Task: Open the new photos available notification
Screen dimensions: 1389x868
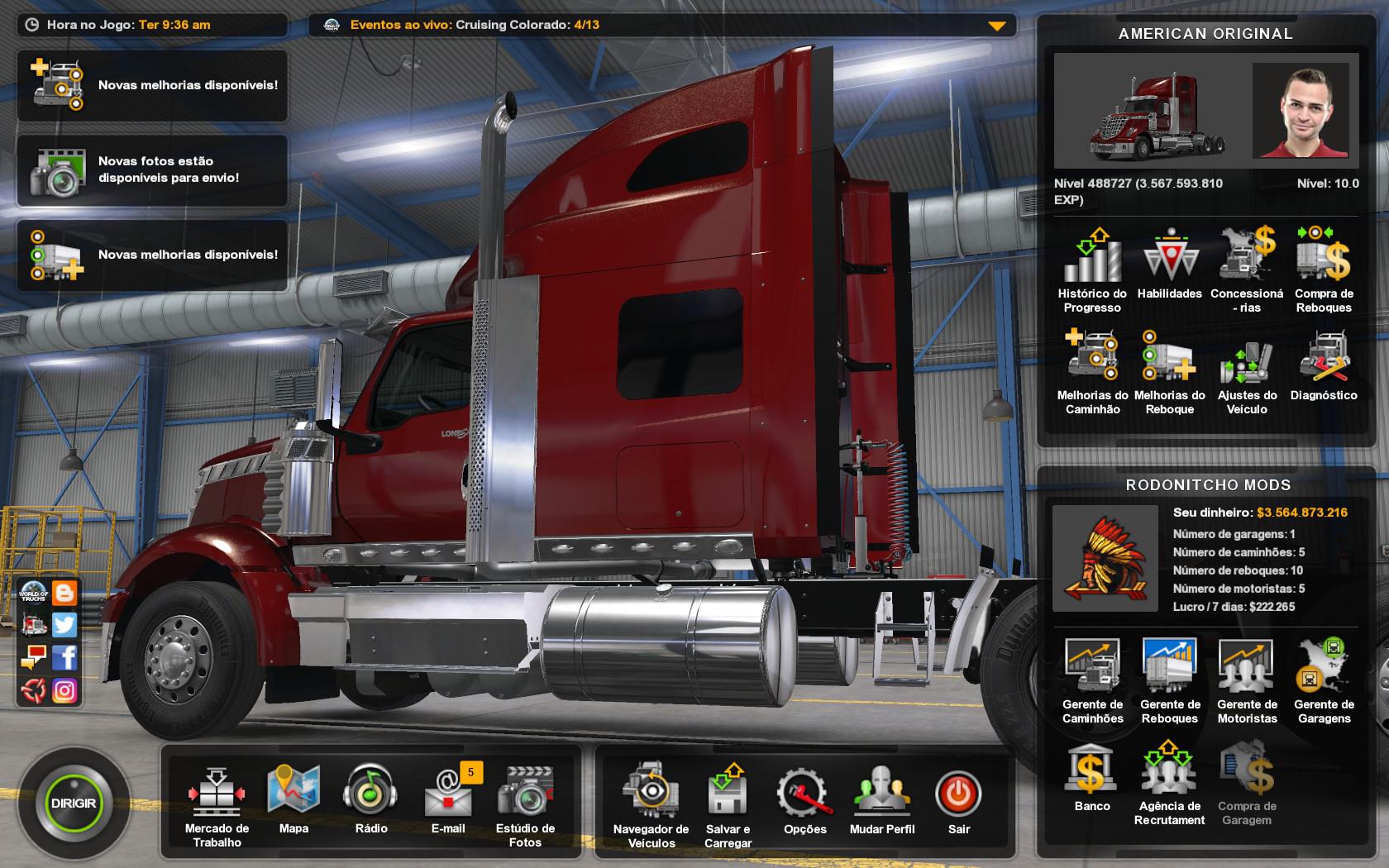Action: click(x=153, y=170)
